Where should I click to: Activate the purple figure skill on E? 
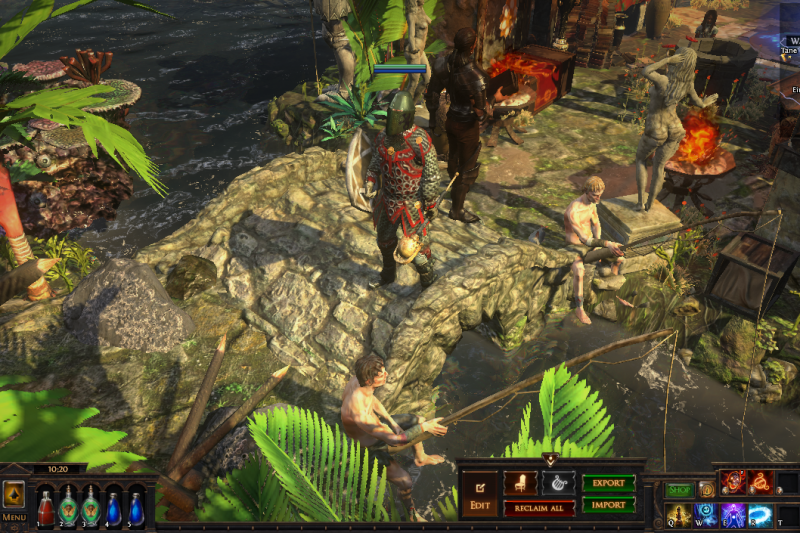coord(733,516)
